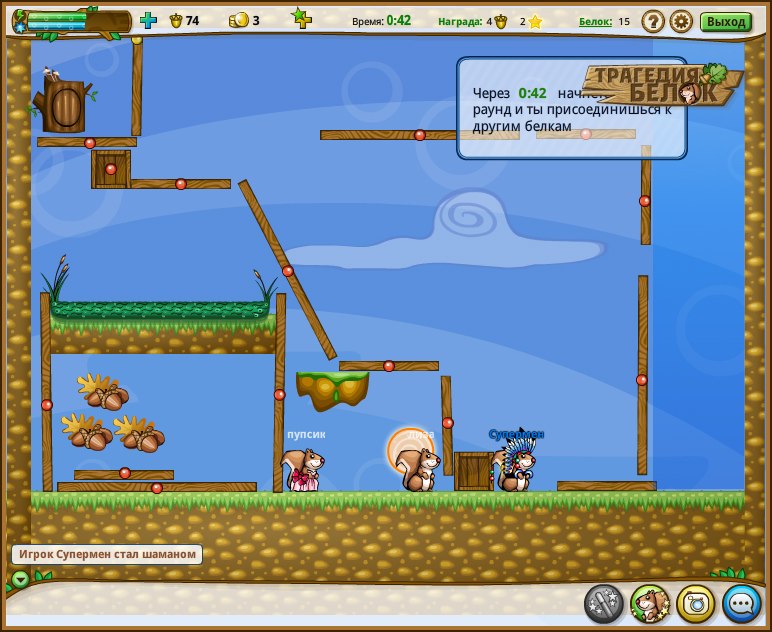This screenshot has width=772, height=632.
Task: Take a screenshot with the camera button
Action: pos(696,603)
